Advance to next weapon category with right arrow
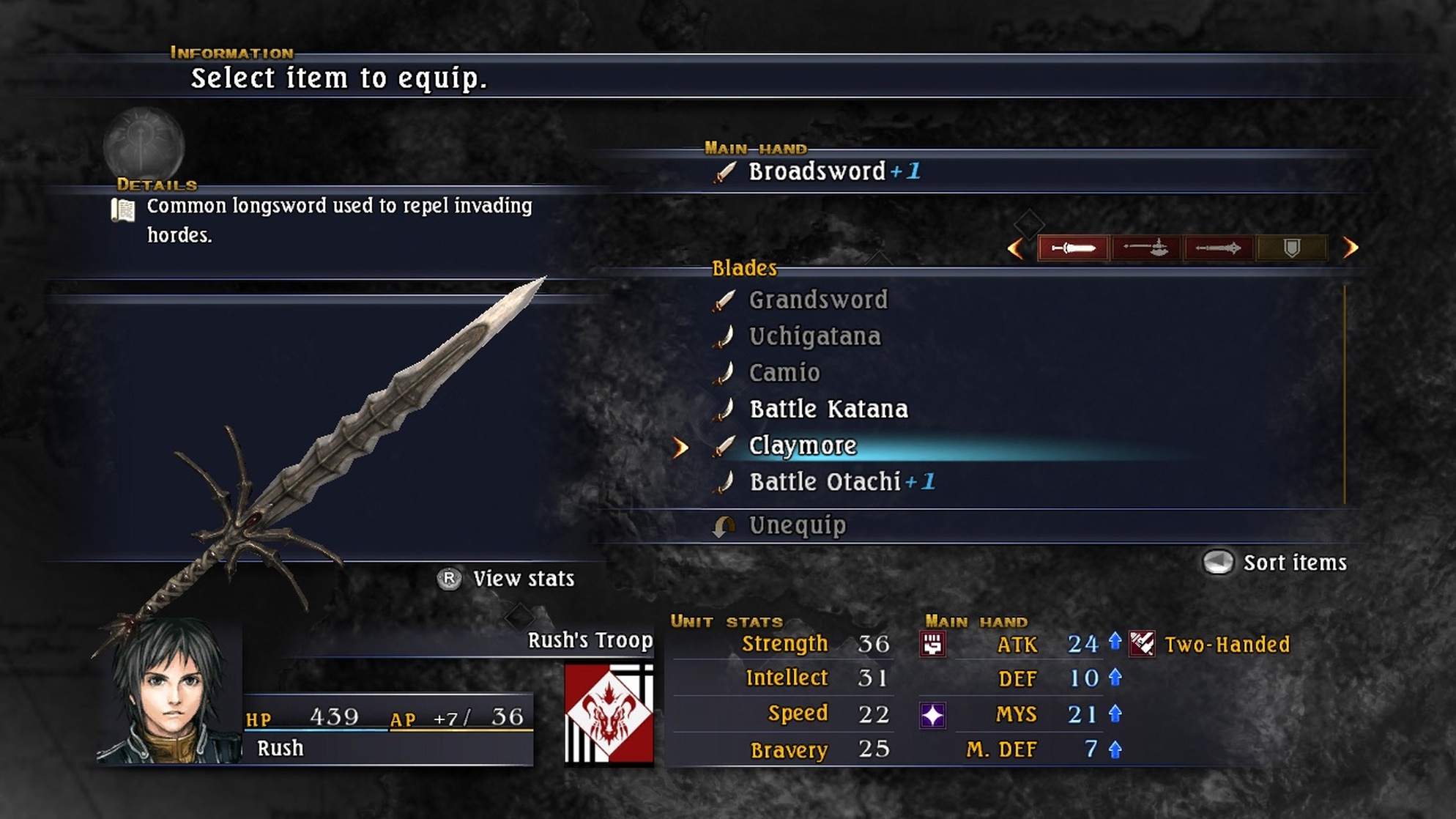This screenshot has height=819, width=1456. tap(1351, 248)
